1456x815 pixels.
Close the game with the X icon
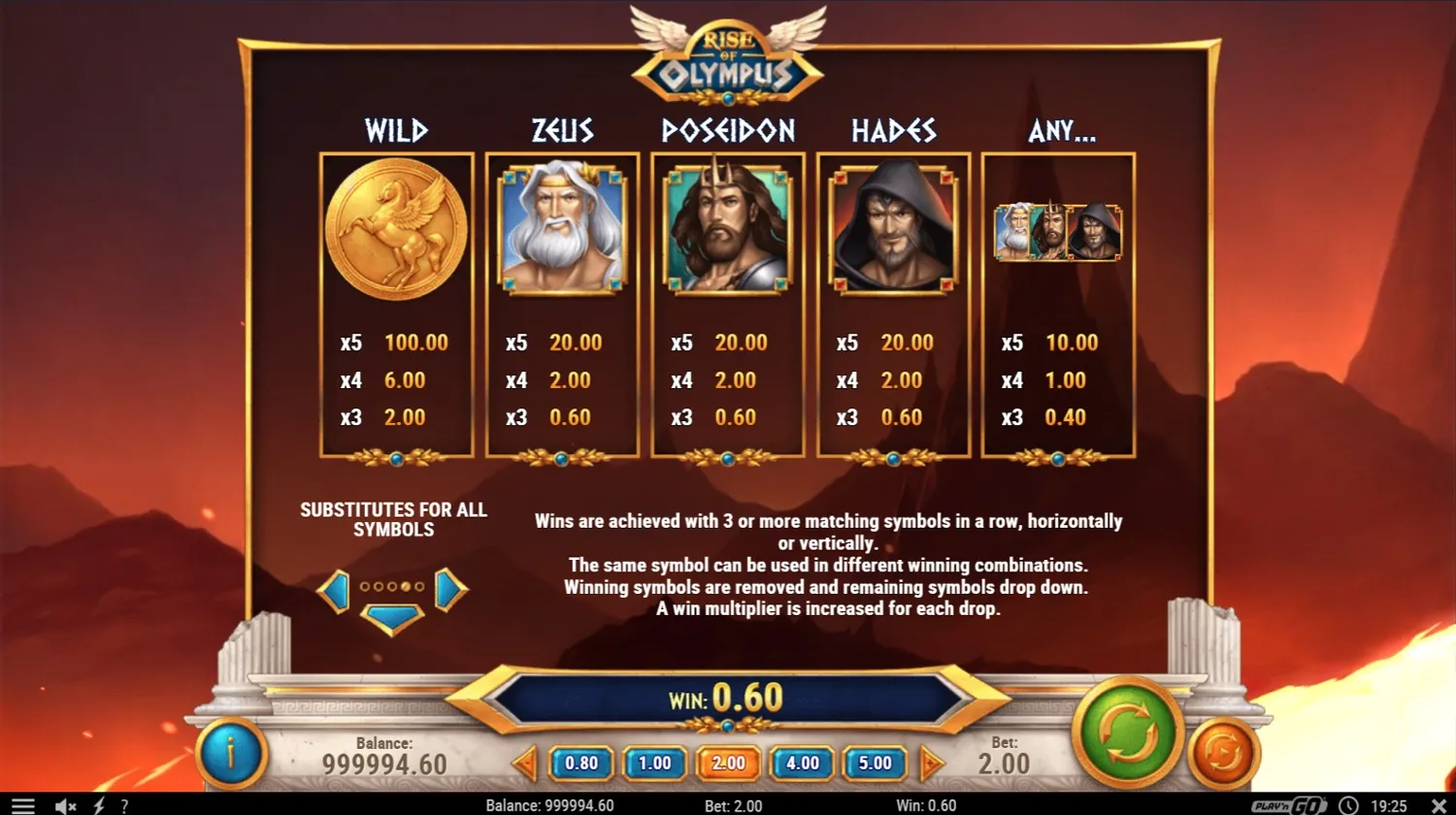[1438, 804]
